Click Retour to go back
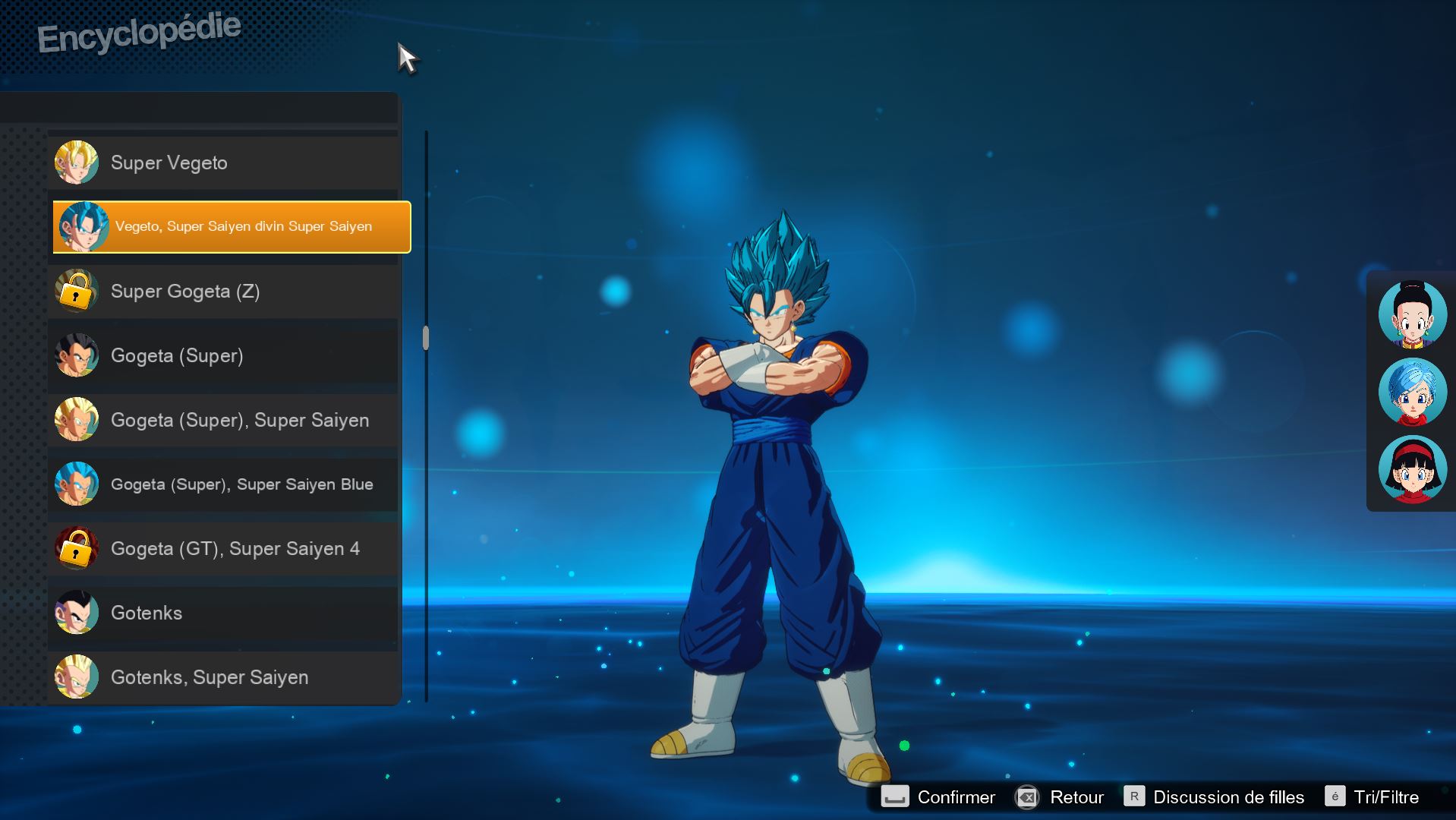Viewport: 1456px width, 820px height. pos(1079,797)
